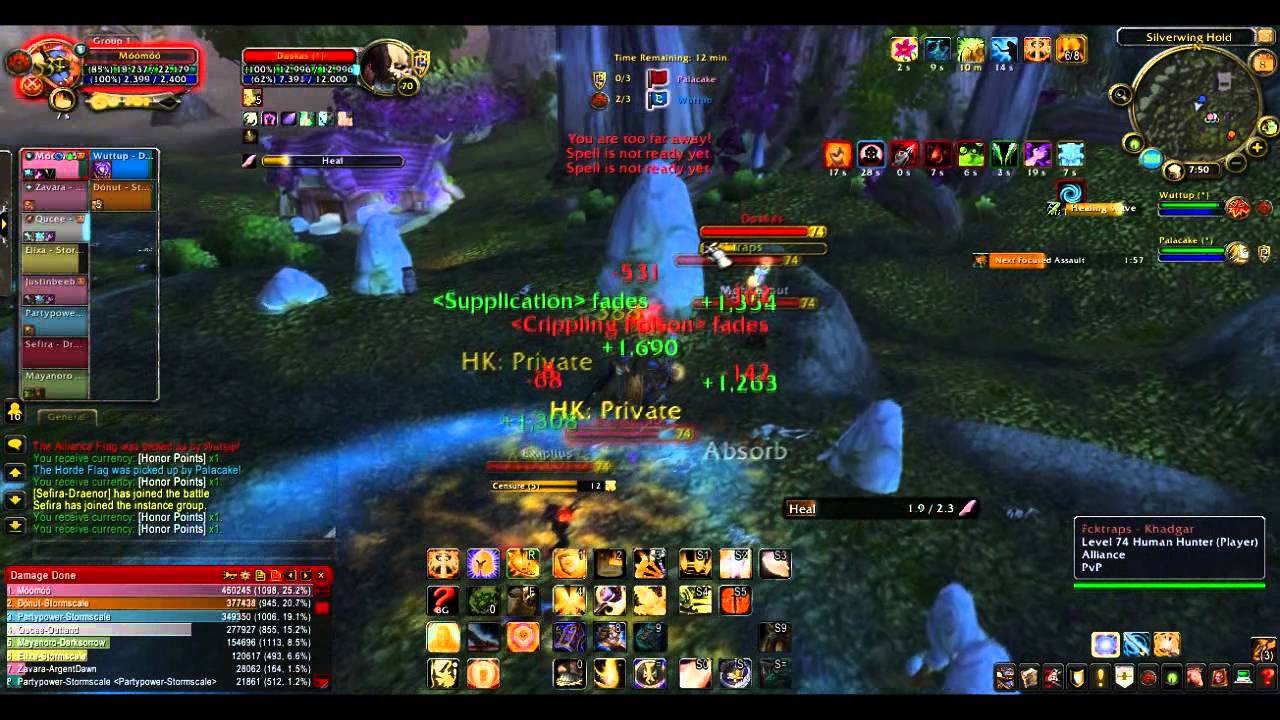
Task: Activate the ability in slot S1
Action: pos(696,564)
